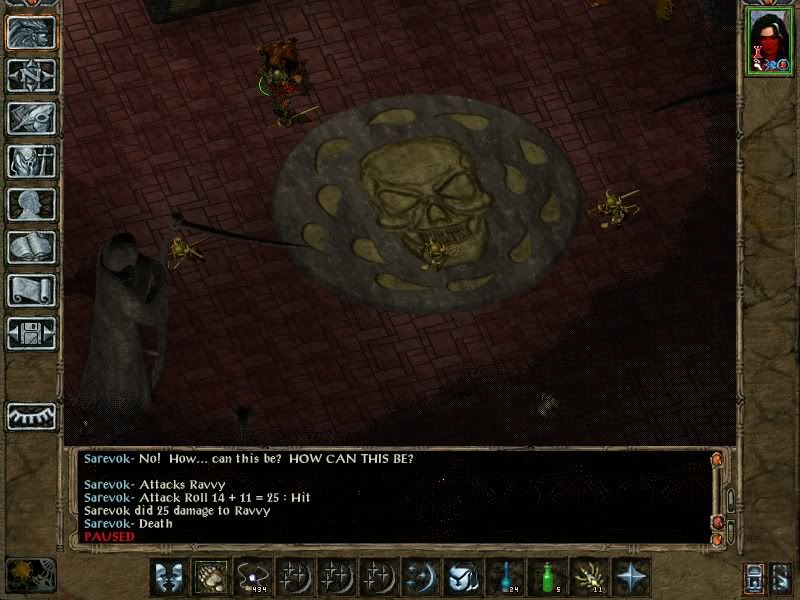The width and height of the screenshot is (800, 600).
Task: Use the quick item with count 11
Action: click(588, 577)
